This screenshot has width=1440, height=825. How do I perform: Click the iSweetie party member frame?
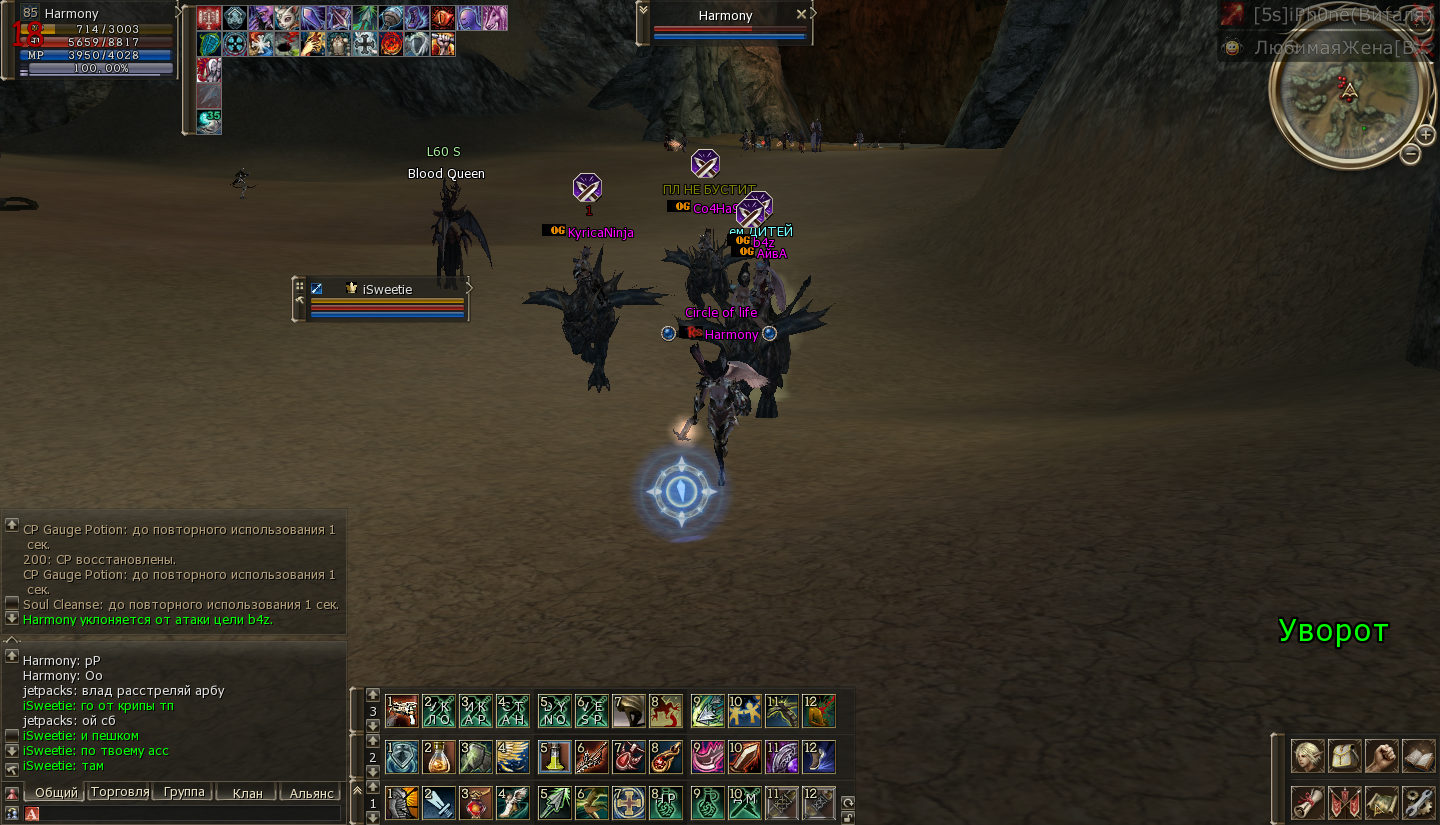point(386,299)
